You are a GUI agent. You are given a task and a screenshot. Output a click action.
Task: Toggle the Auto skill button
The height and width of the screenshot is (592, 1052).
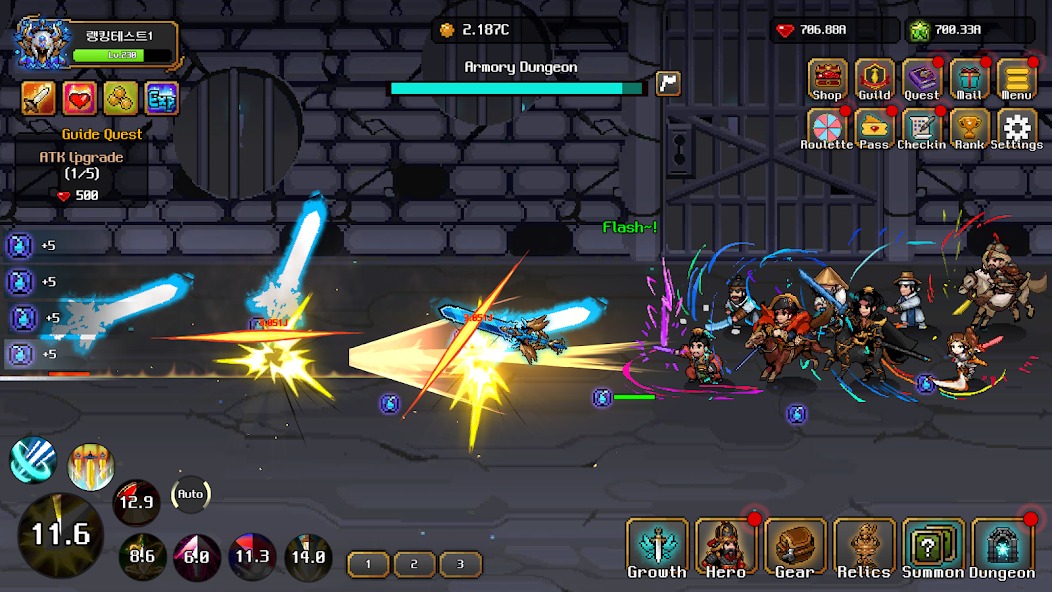(190, 494)
